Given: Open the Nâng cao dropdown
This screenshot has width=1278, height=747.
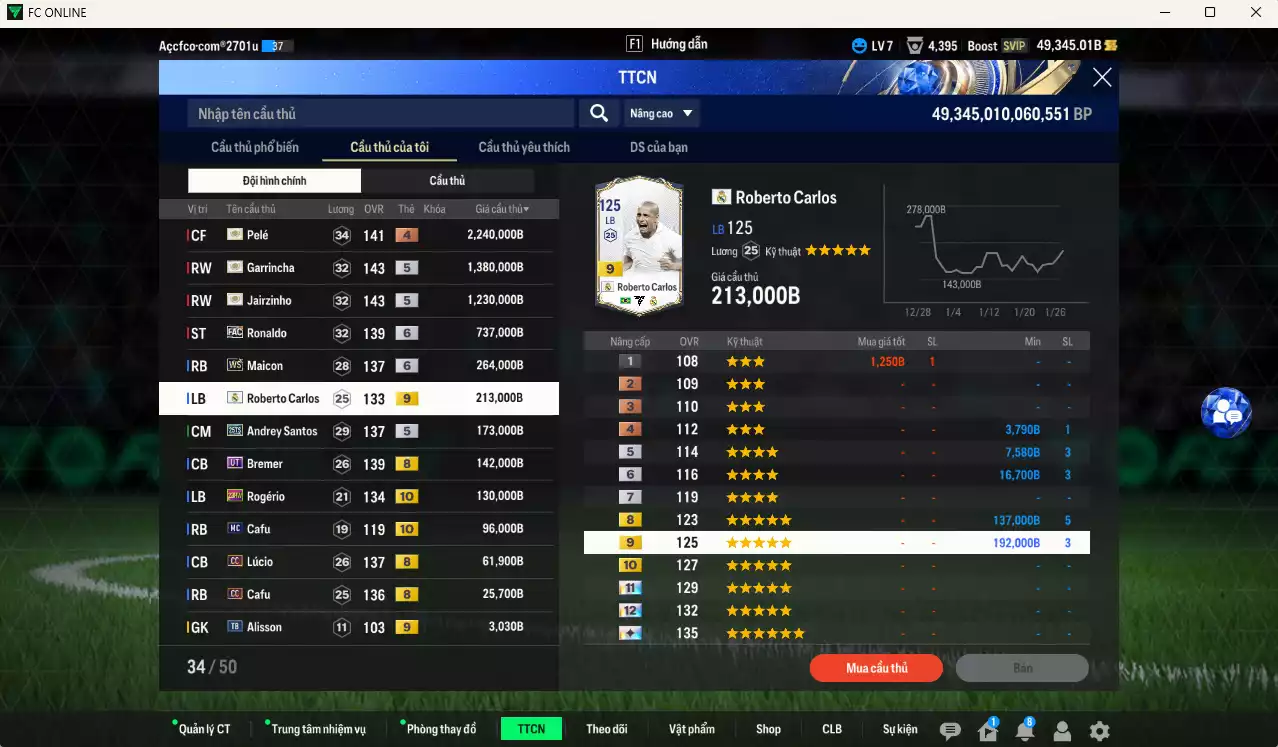Looking at the screenshot, I should click(661, 113).
